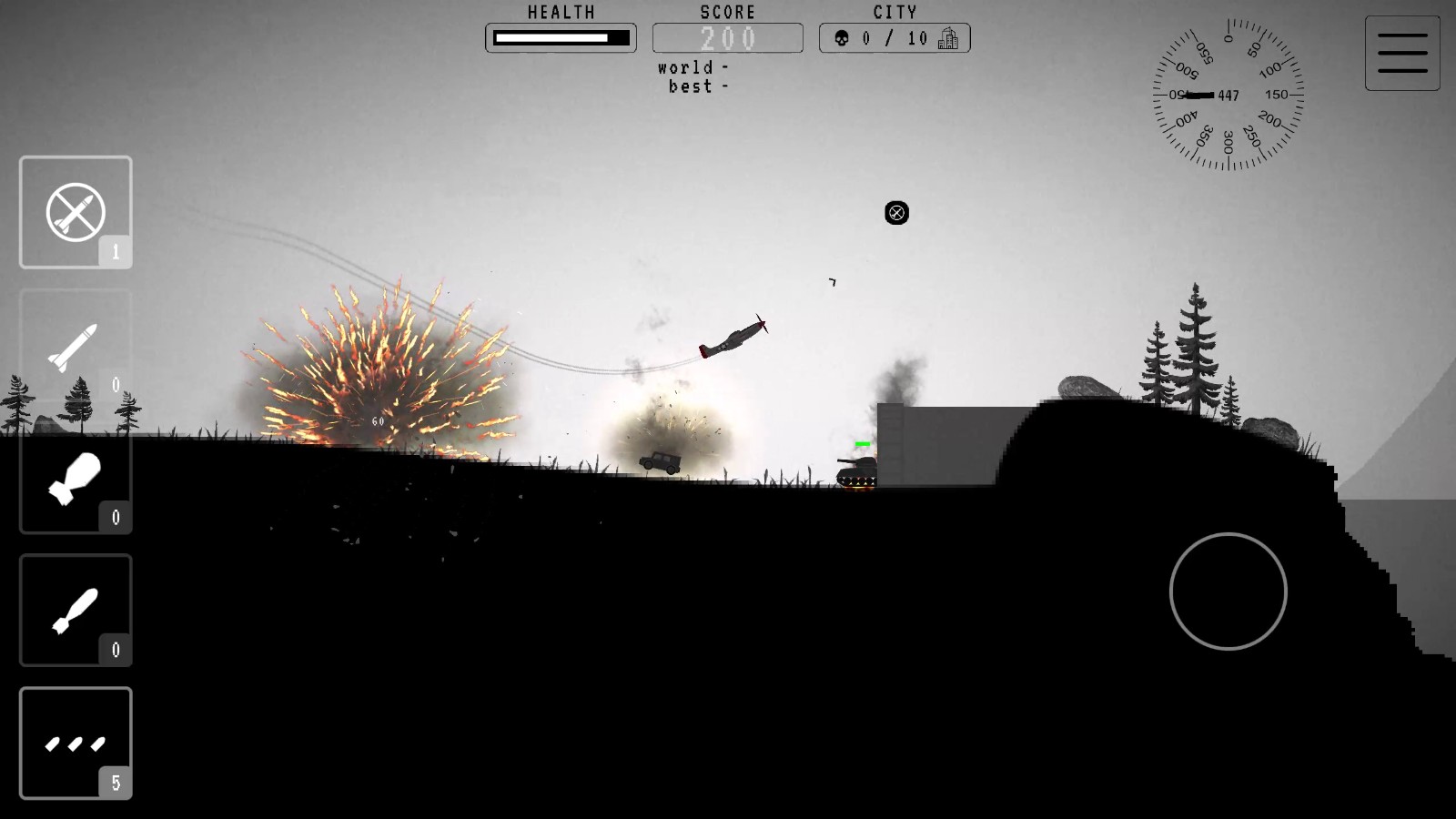
Task: Tap the virtual joystick circle
Action: (x=1228, y=591)
